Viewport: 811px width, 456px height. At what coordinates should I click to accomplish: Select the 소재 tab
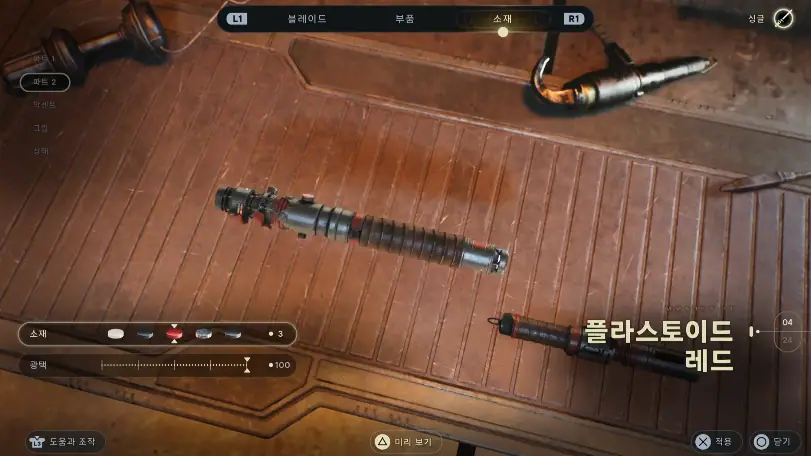(502, 18)
